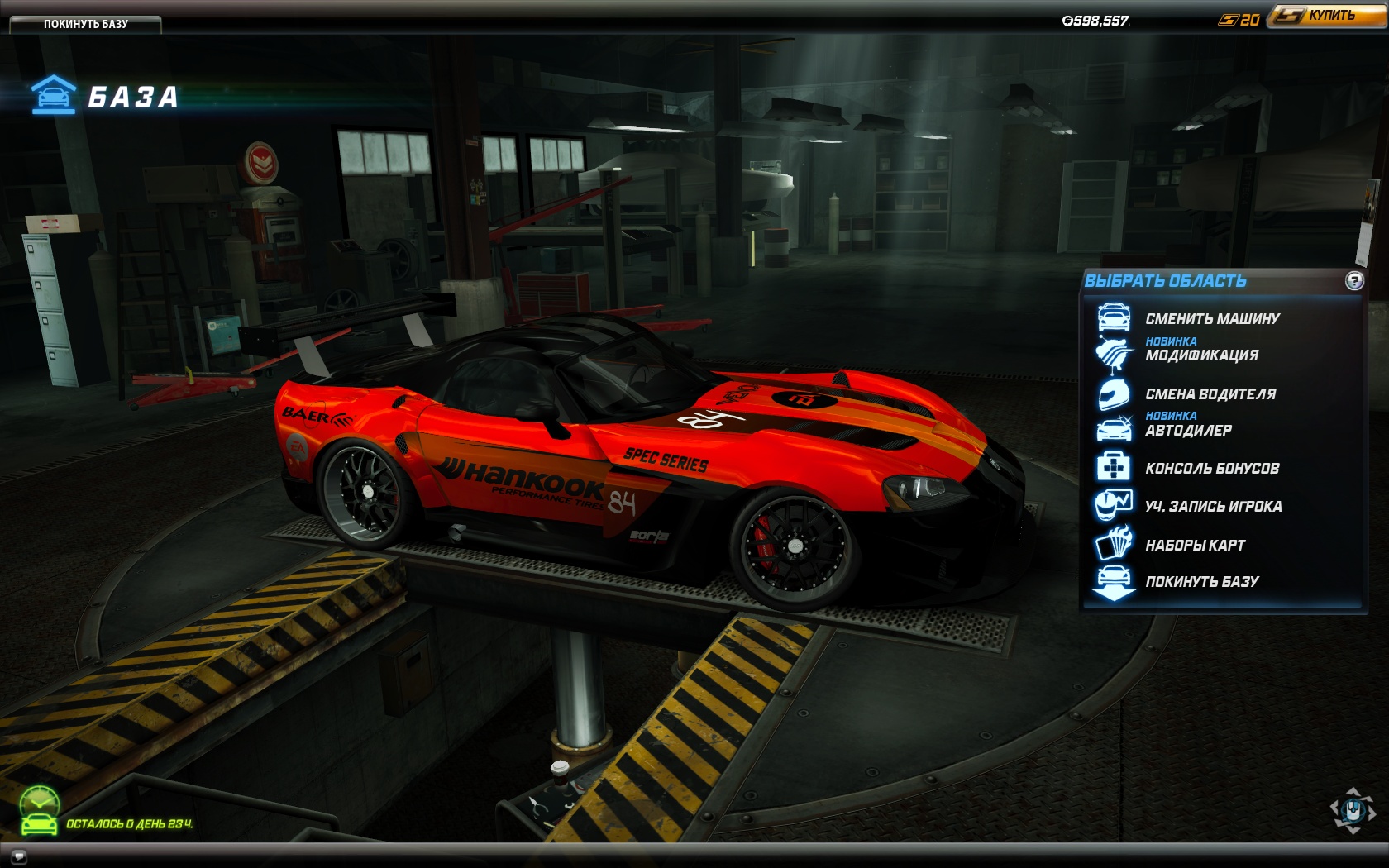The width and height of the screenshot is (1389, 868).
Task: Click the question mark help icon
Action: 1353,281
